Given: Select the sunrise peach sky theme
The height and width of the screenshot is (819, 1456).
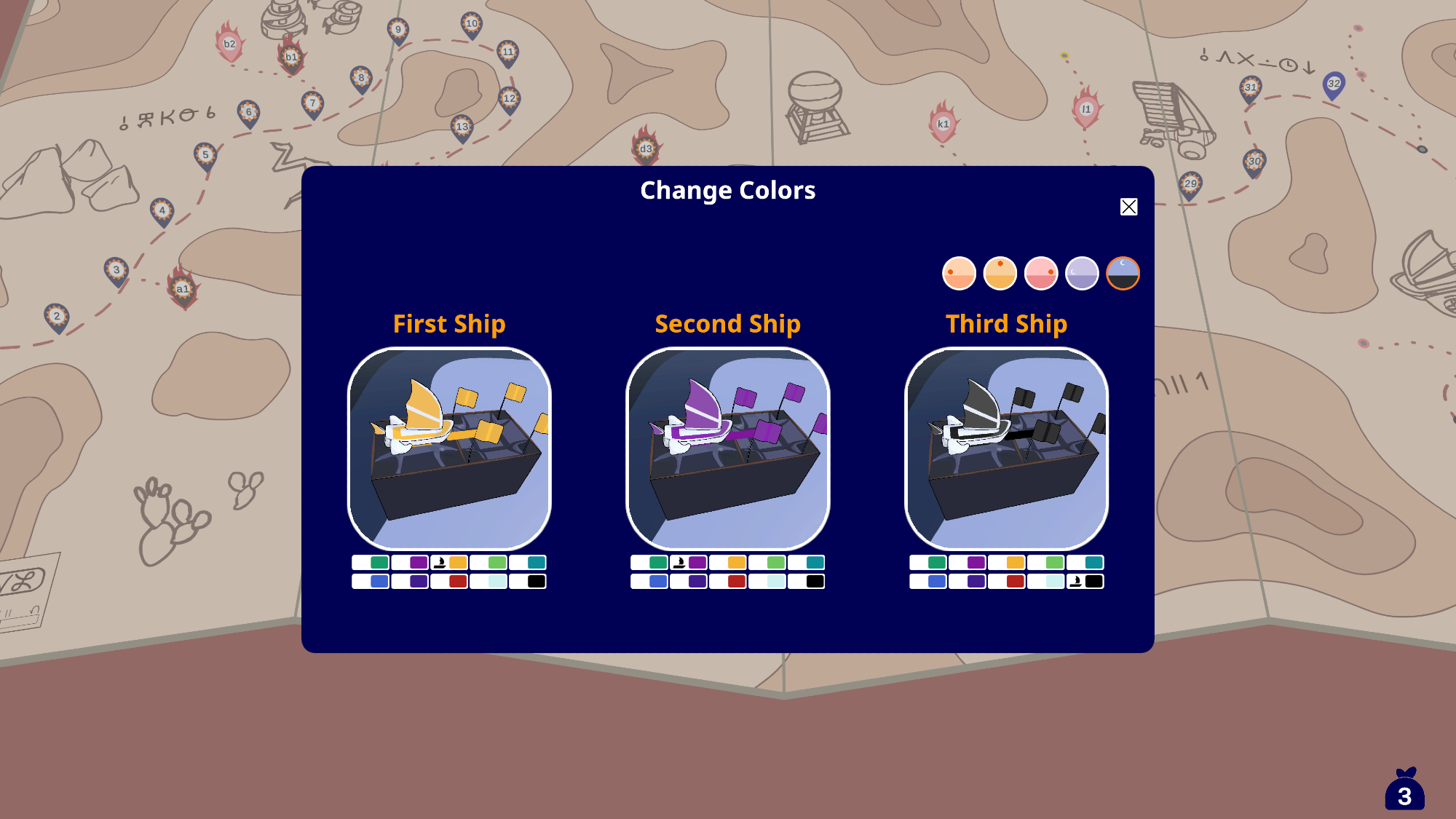Looking at the screenshot, I should click(x=959, y=274).
